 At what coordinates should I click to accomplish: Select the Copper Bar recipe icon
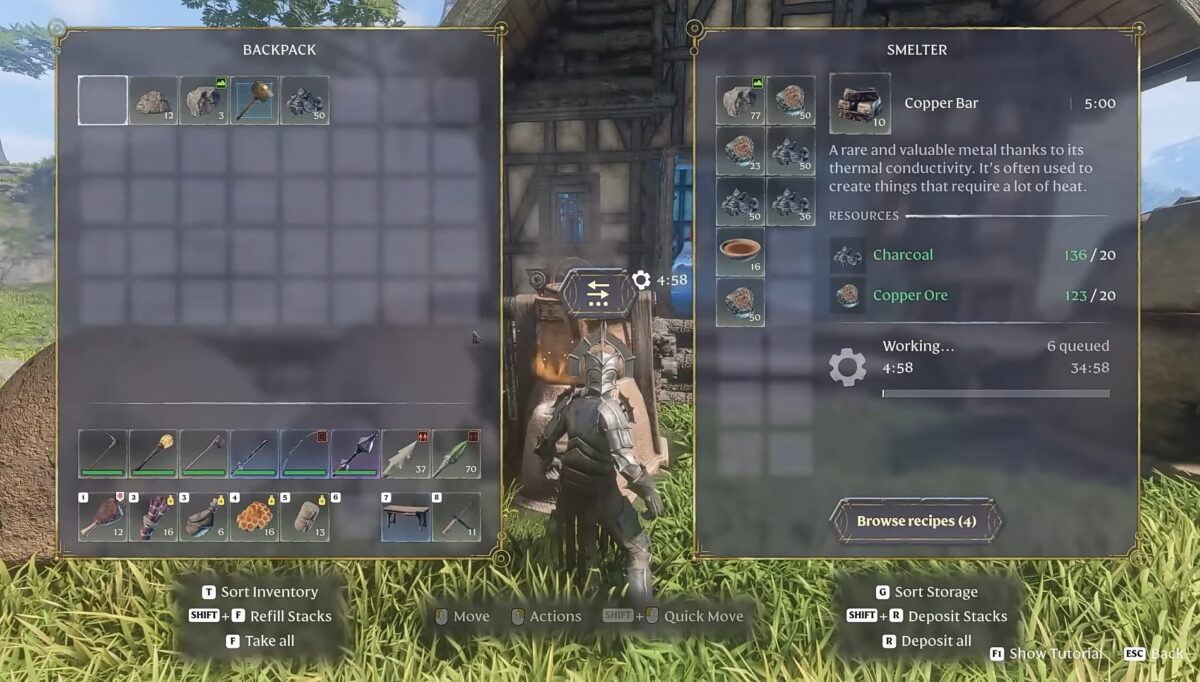[x=859, y=103]
